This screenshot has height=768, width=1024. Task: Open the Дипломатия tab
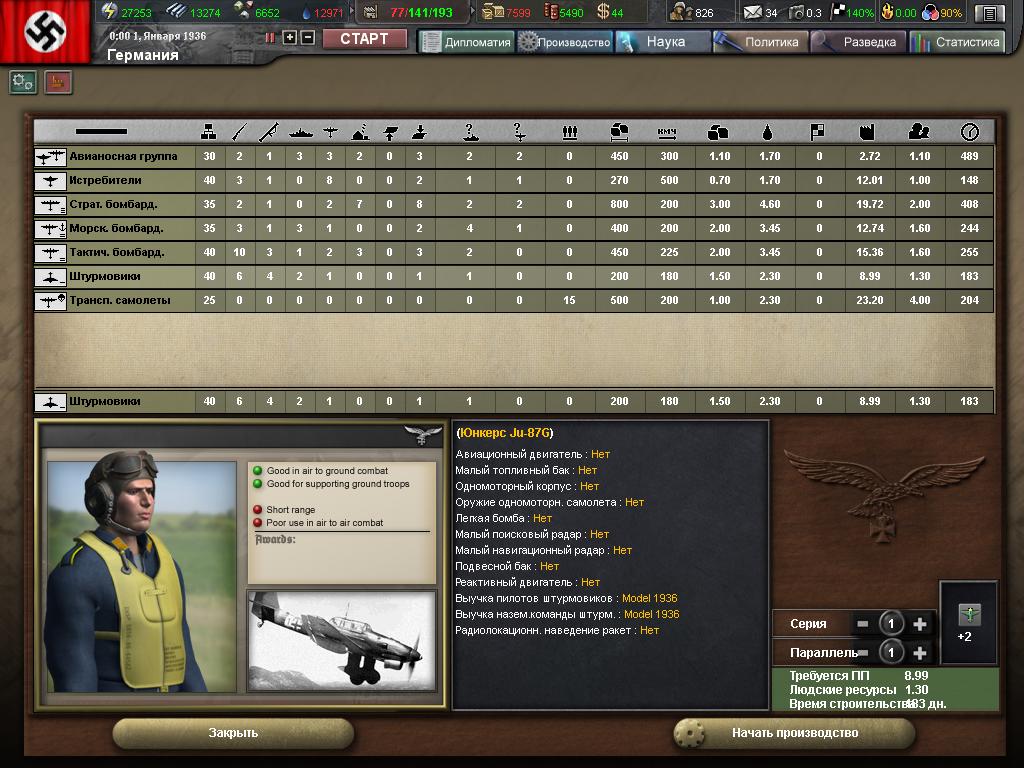[x=466, y=42]
